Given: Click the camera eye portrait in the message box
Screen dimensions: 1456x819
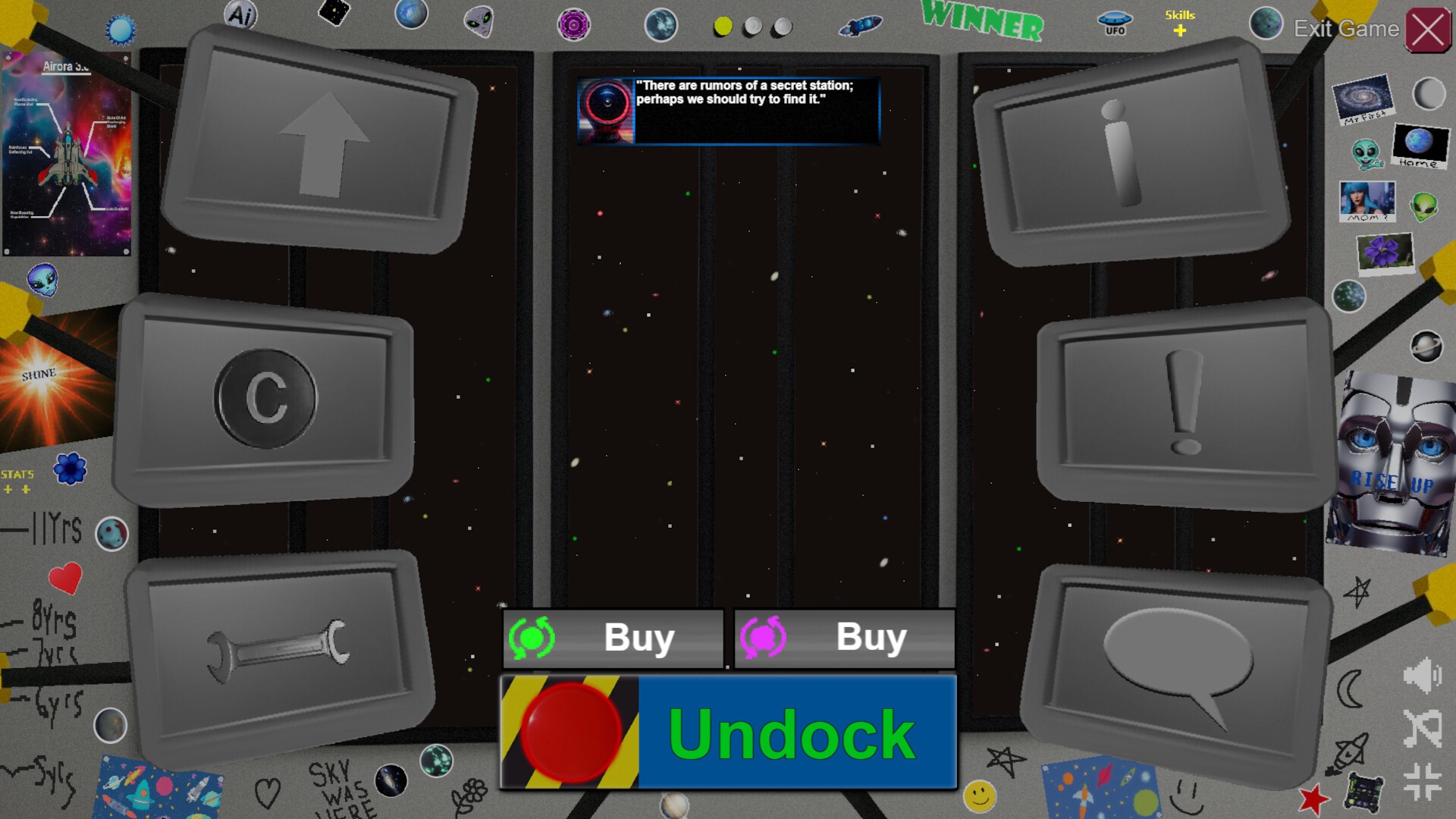Looking at the screenshot, I should (604, 111).
